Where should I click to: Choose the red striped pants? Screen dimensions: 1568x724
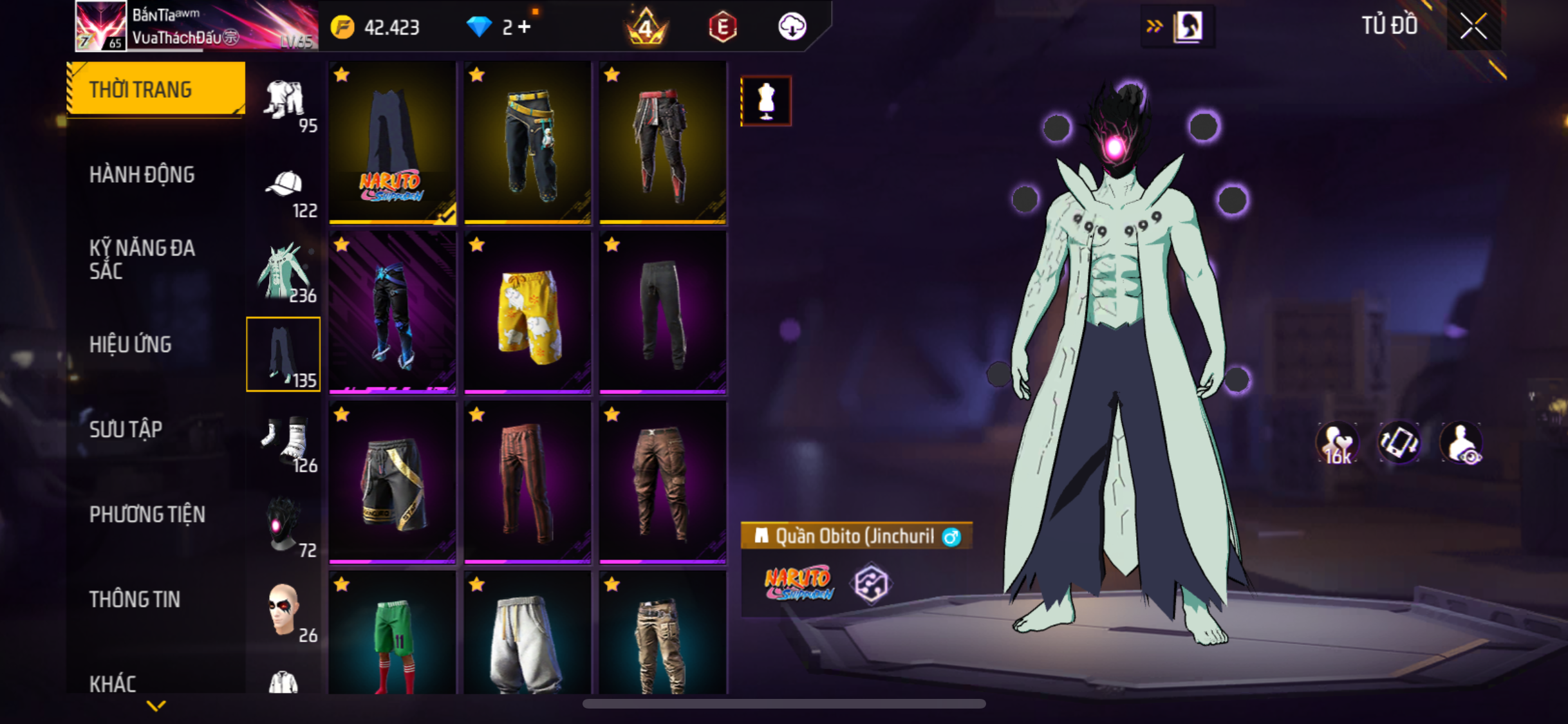pos(527,483)
